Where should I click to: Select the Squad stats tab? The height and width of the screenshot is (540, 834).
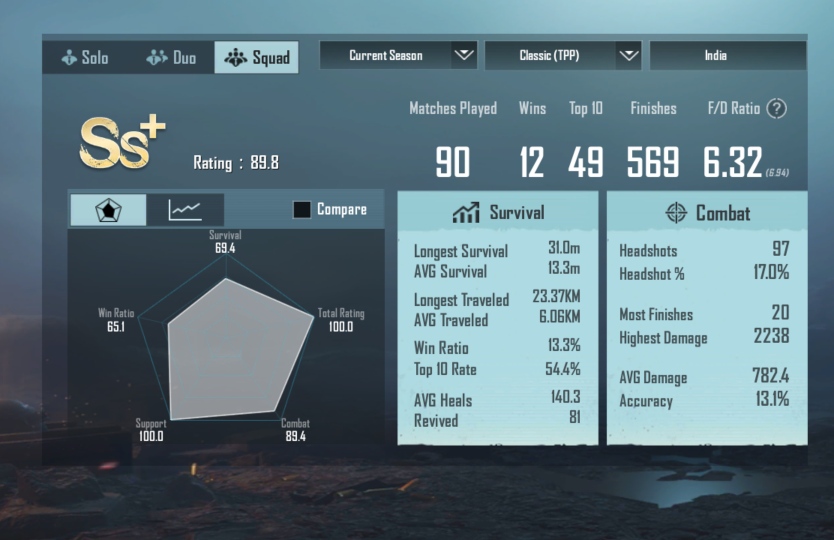coord(257,57)
